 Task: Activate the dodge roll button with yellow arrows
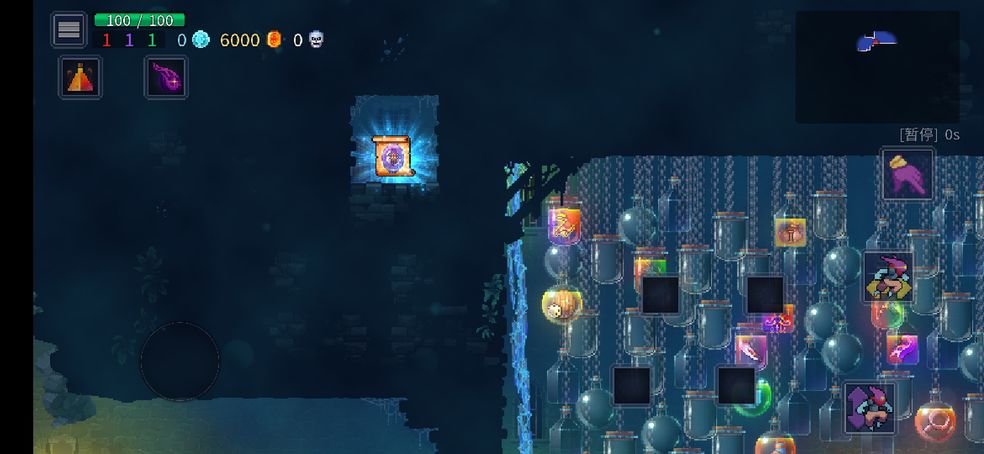(x=888, y=277)
